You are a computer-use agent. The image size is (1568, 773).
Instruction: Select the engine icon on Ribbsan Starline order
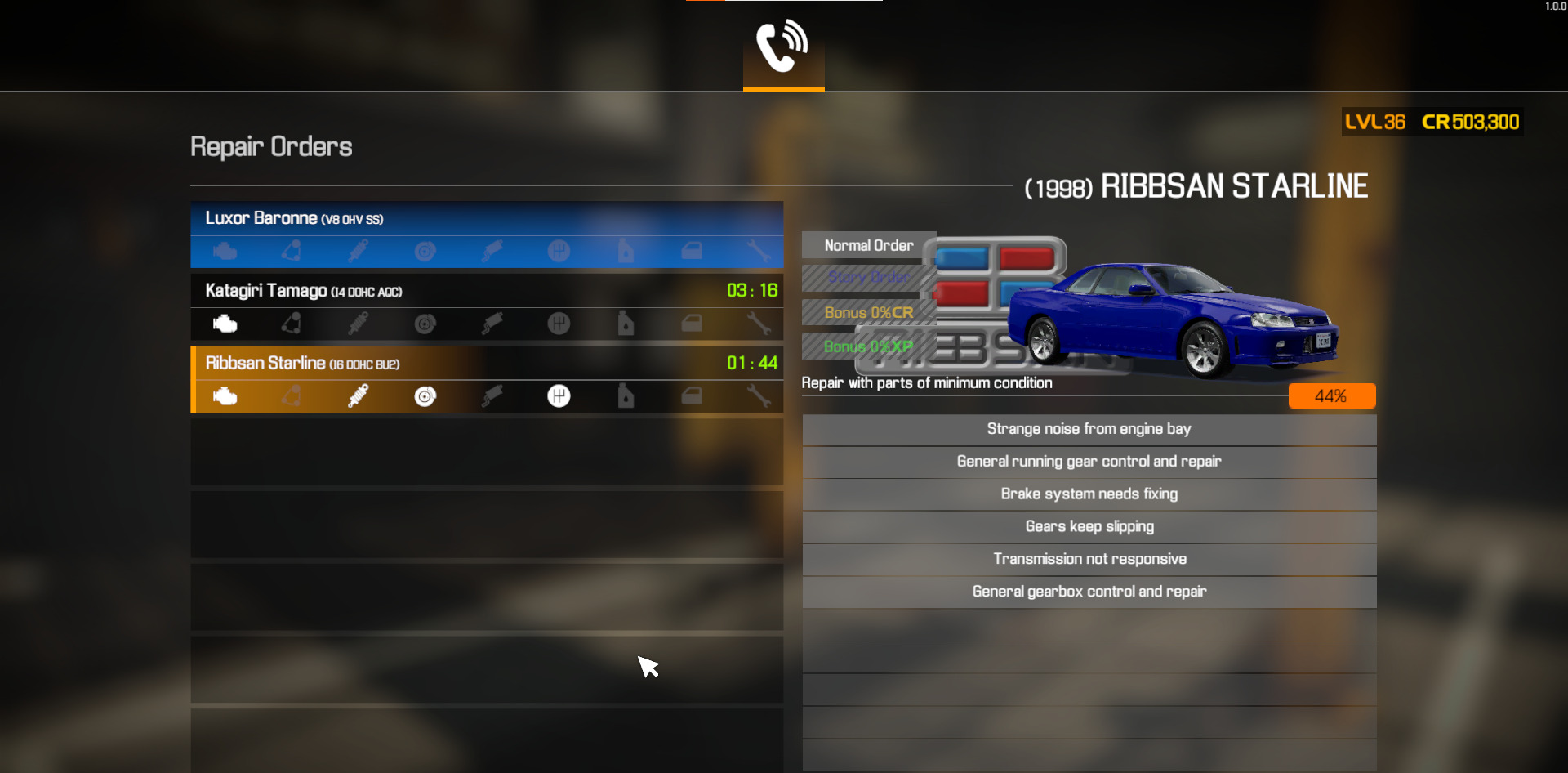click(225, 396)
